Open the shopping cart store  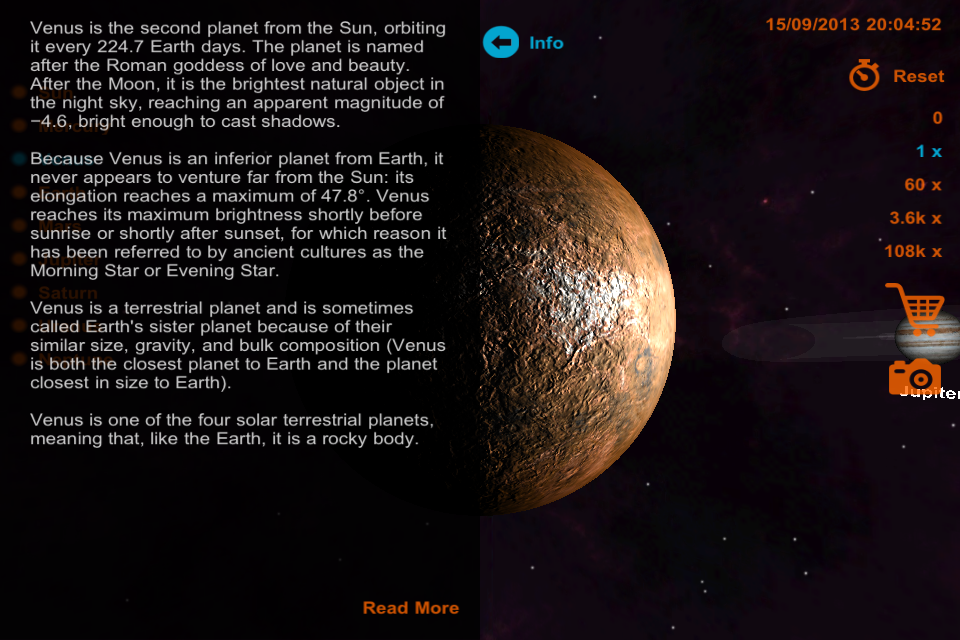(914, 308)
